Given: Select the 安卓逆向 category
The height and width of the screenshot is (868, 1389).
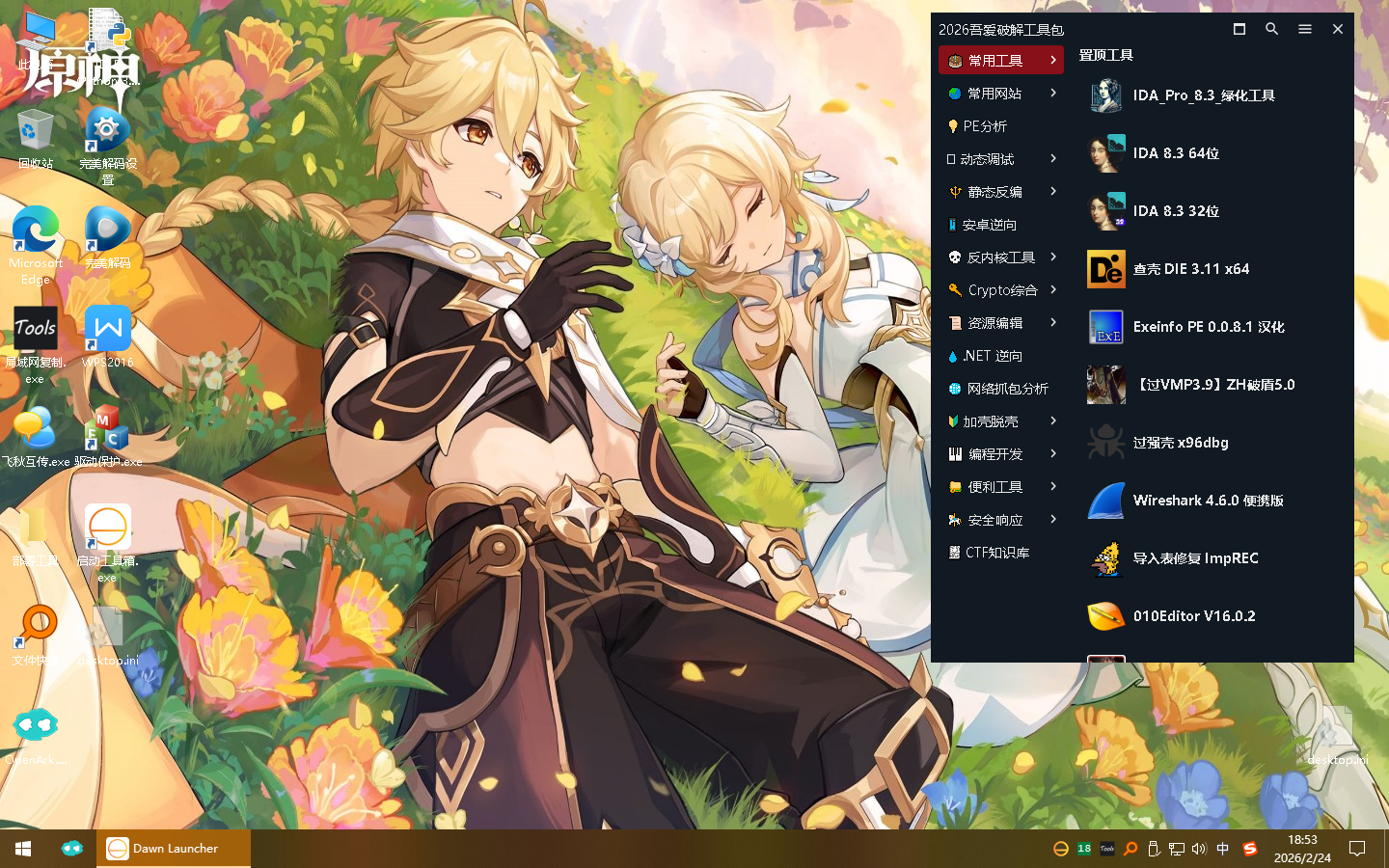Looking at the screenshot, I should pyautogui.click(x=989, y=225).
